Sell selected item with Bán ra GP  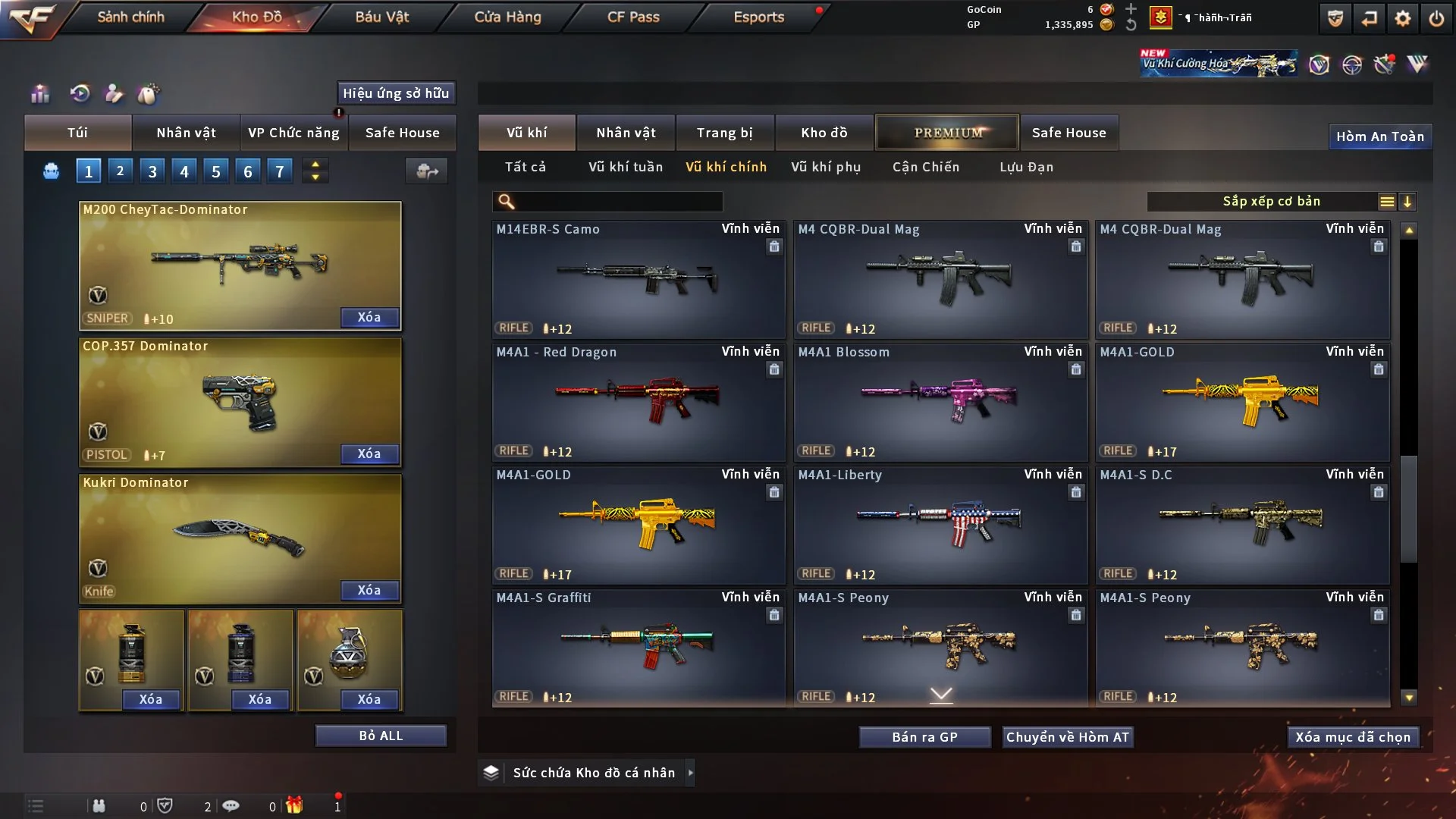pos(924,737)
